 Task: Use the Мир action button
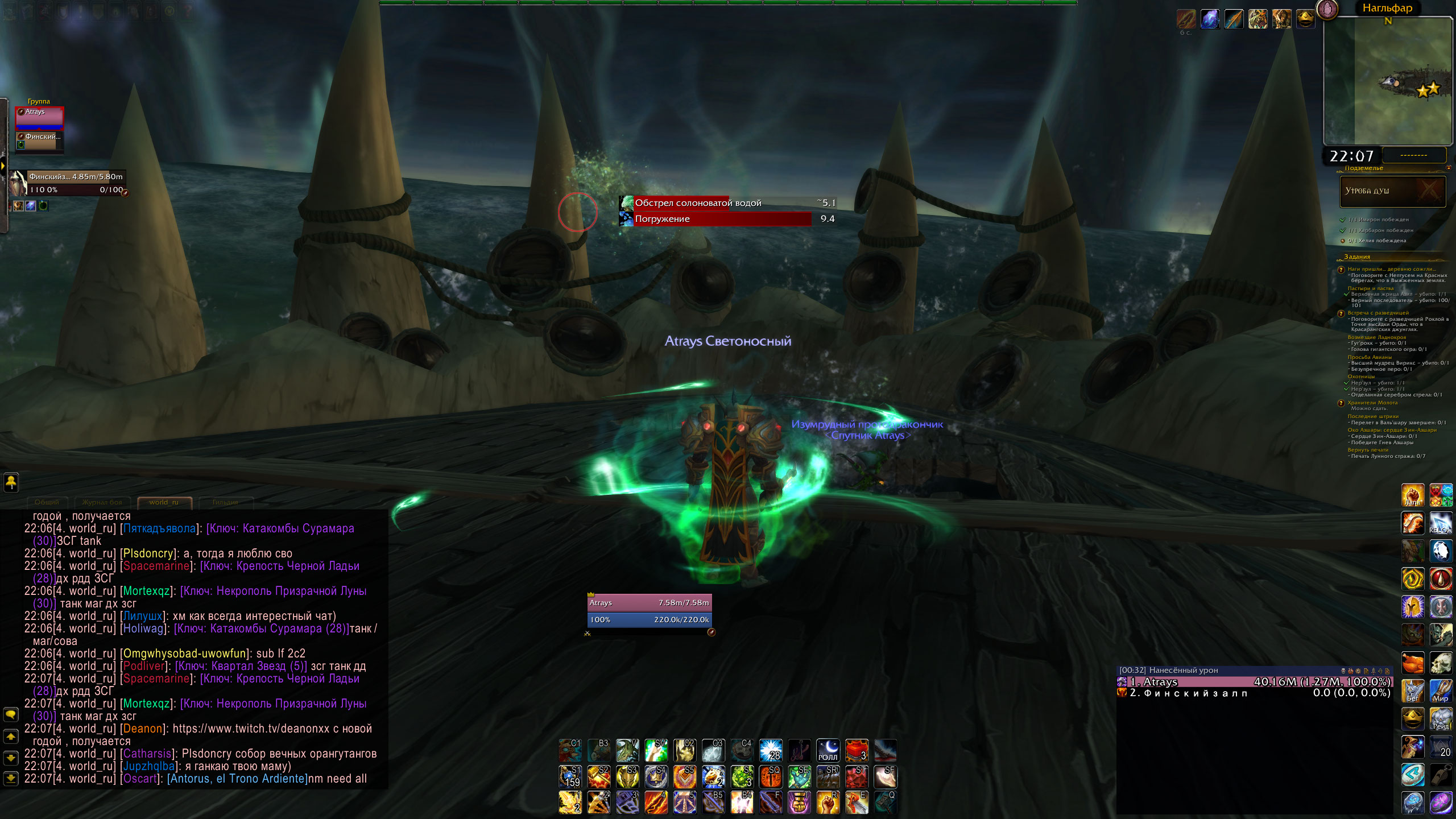tap(1441, 691)
